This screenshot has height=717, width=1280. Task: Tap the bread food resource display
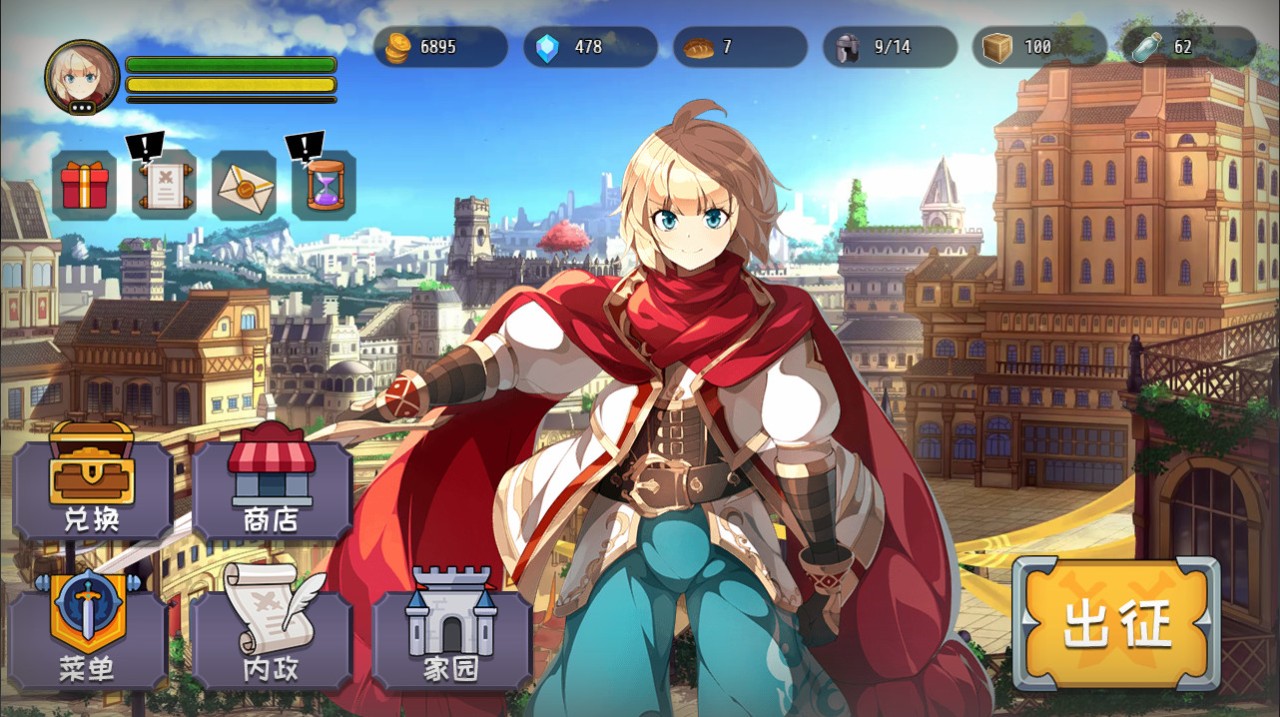point(740,47)
